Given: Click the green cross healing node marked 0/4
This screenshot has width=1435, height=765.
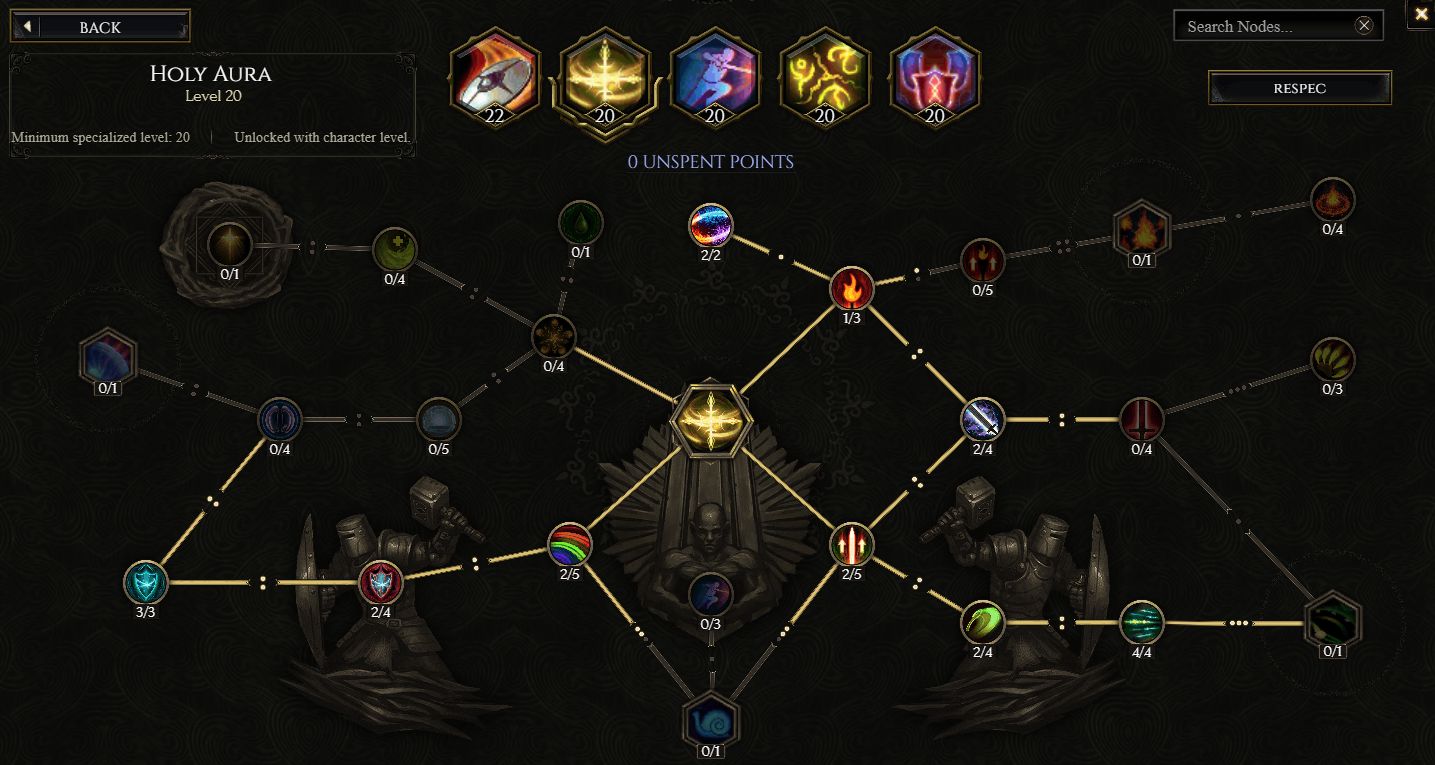Looking at the screenshot, I should point(393,249).
